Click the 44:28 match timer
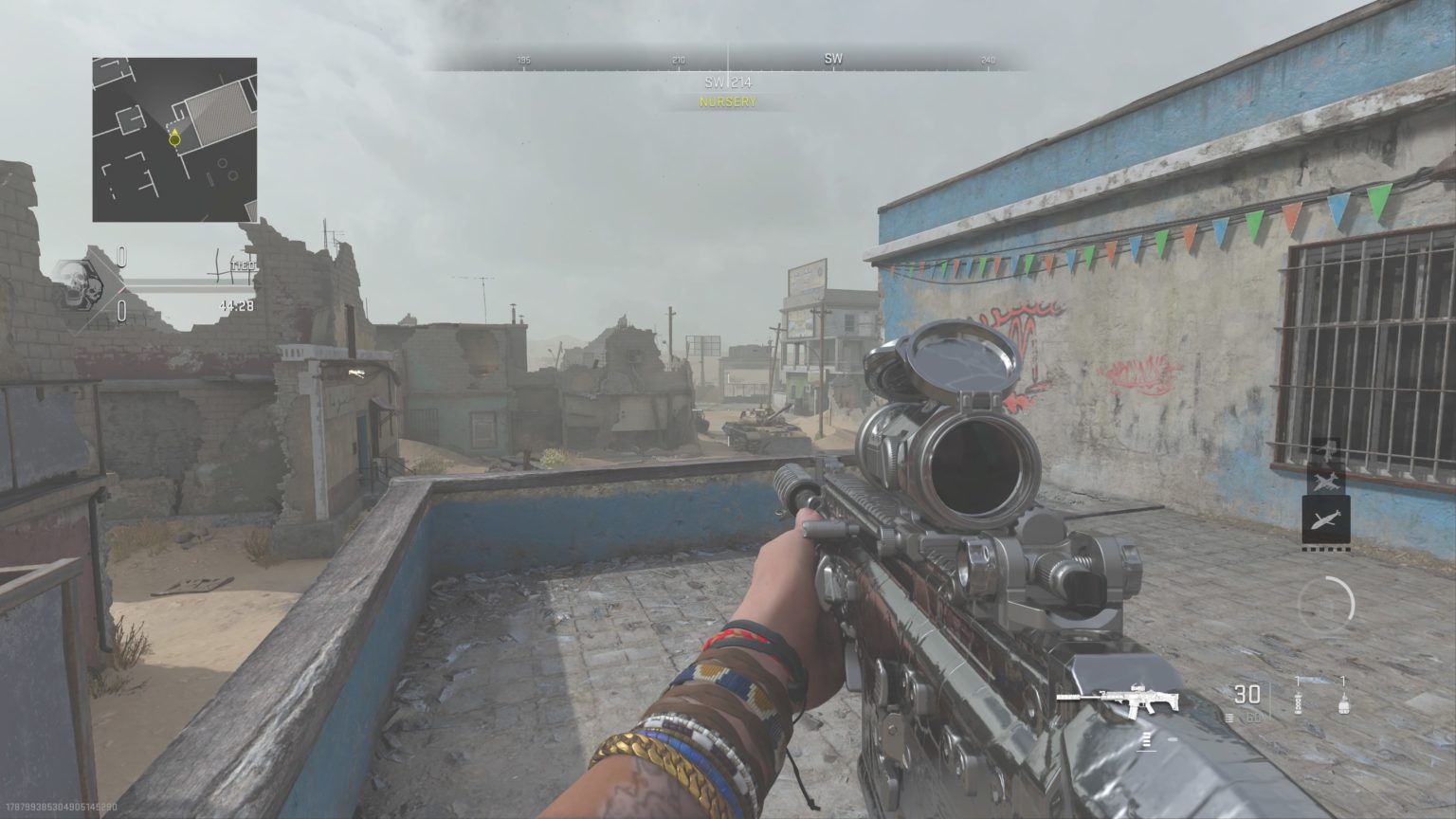 240,305
